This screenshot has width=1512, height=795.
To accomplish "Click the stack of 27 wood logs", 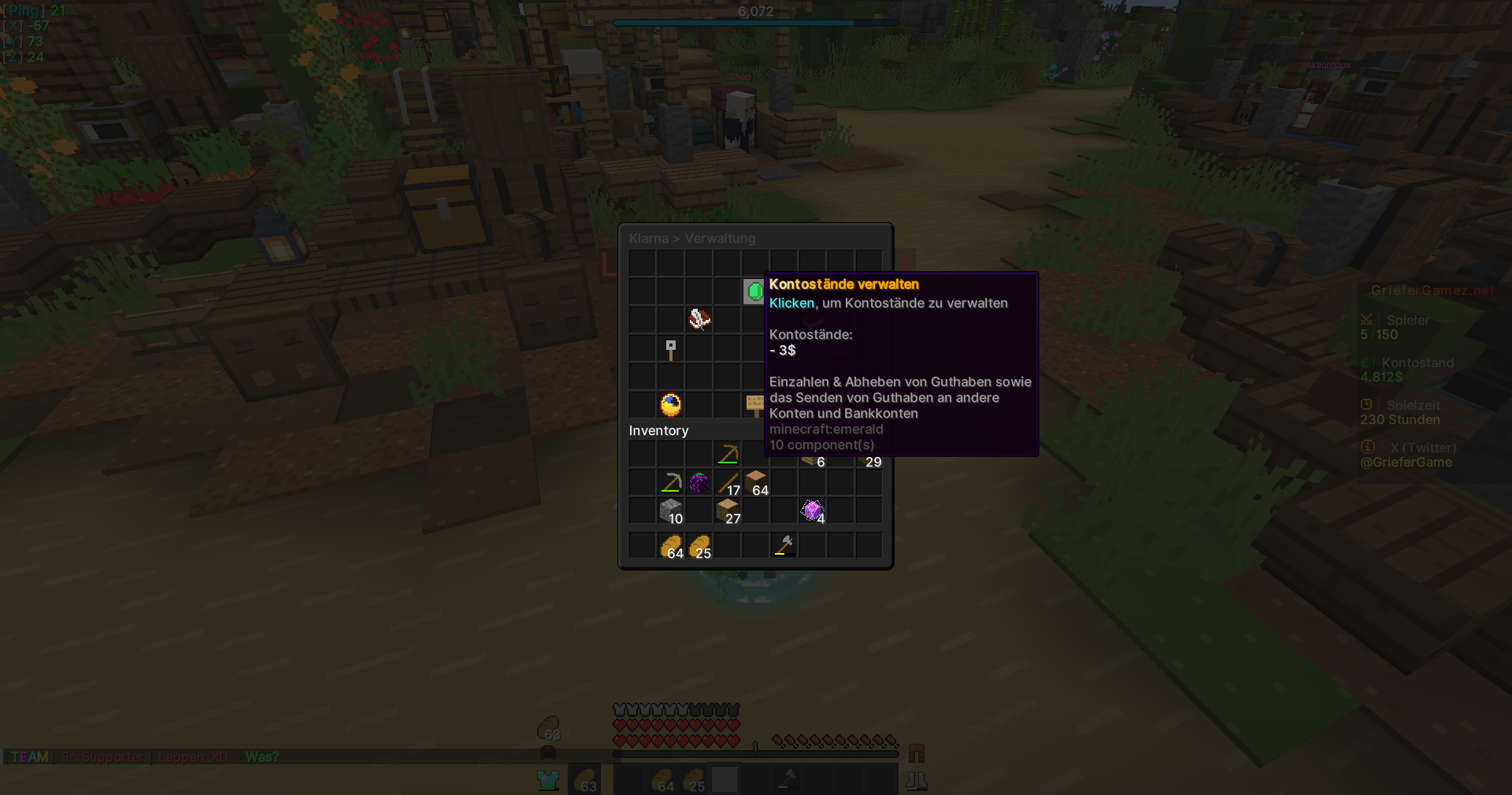I will (x=728, y=511).
